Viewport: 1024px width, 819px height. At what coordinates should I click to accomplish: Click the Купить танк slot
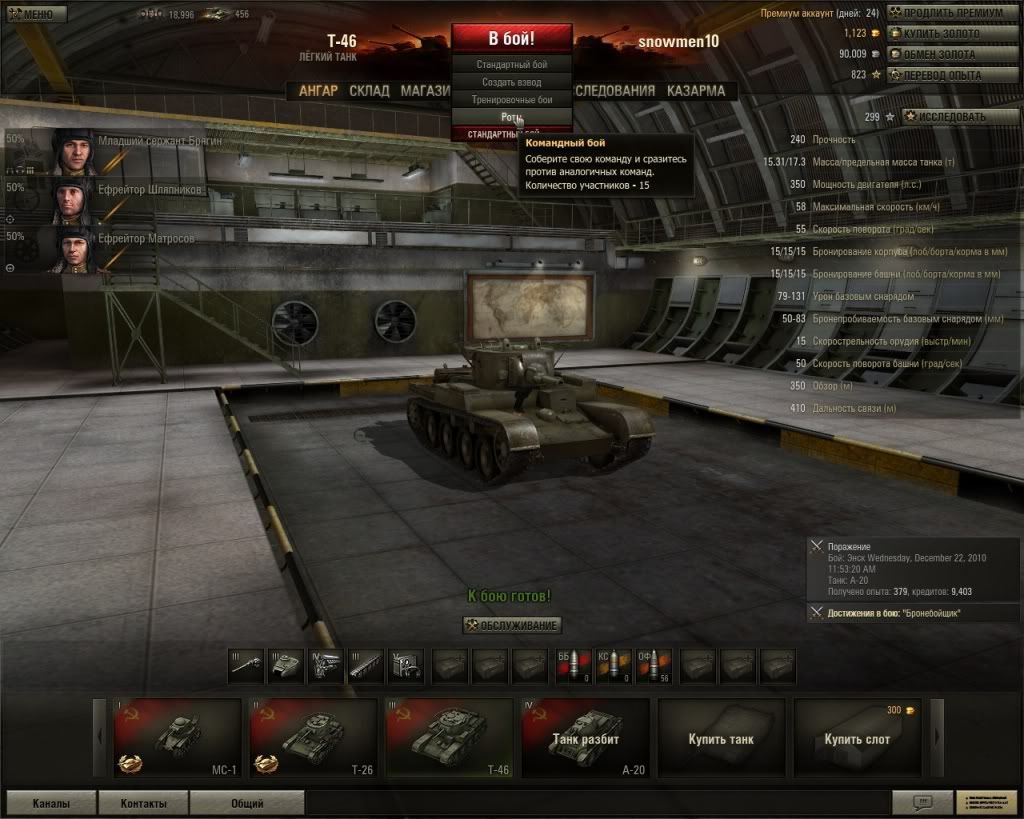721,738
